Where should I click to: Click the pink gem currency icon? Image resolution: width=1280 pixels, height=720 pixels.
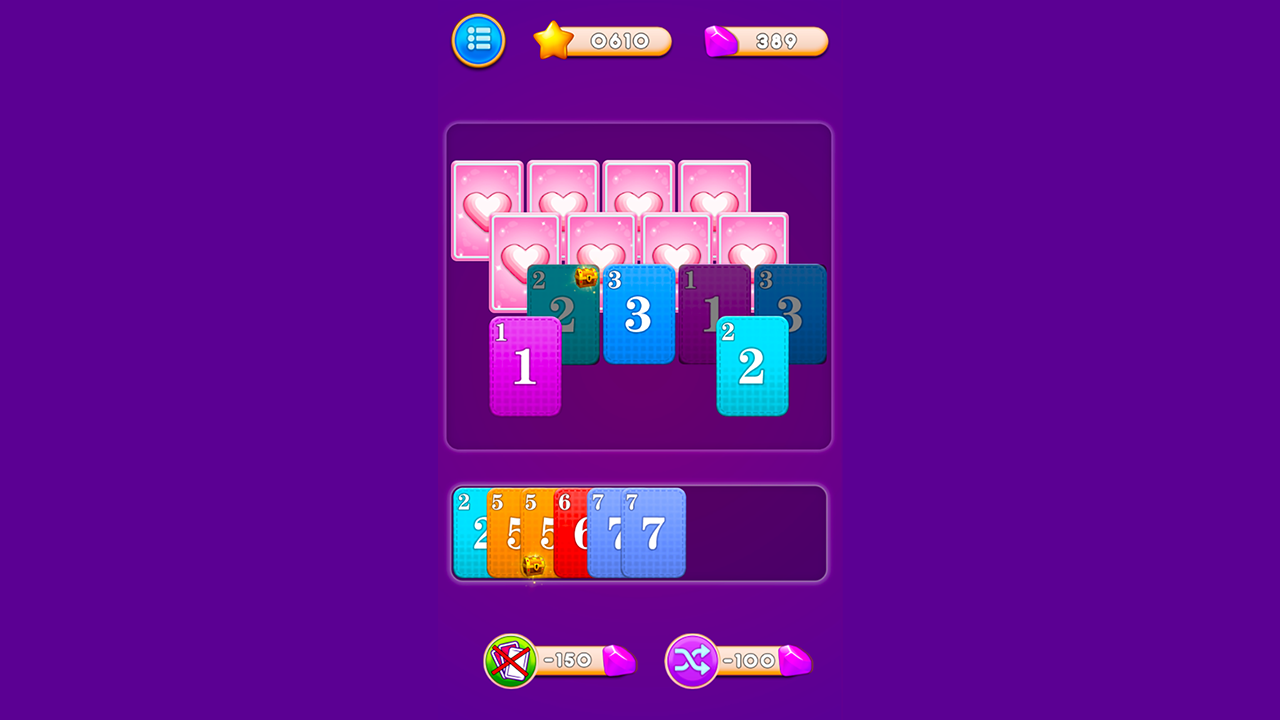pos(722,41)
